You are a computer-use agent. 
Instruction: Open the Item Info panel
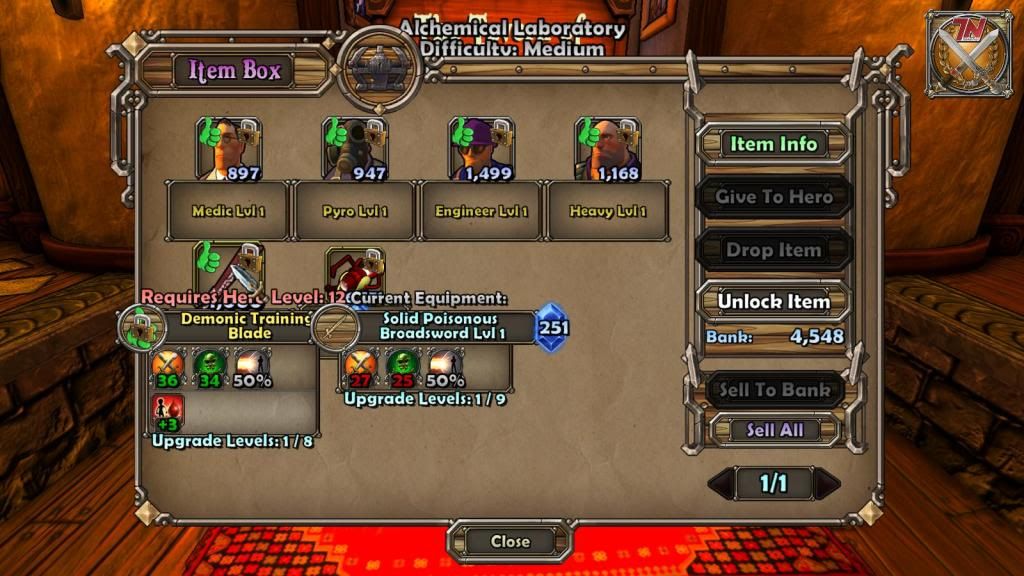[x=773, y=144]
